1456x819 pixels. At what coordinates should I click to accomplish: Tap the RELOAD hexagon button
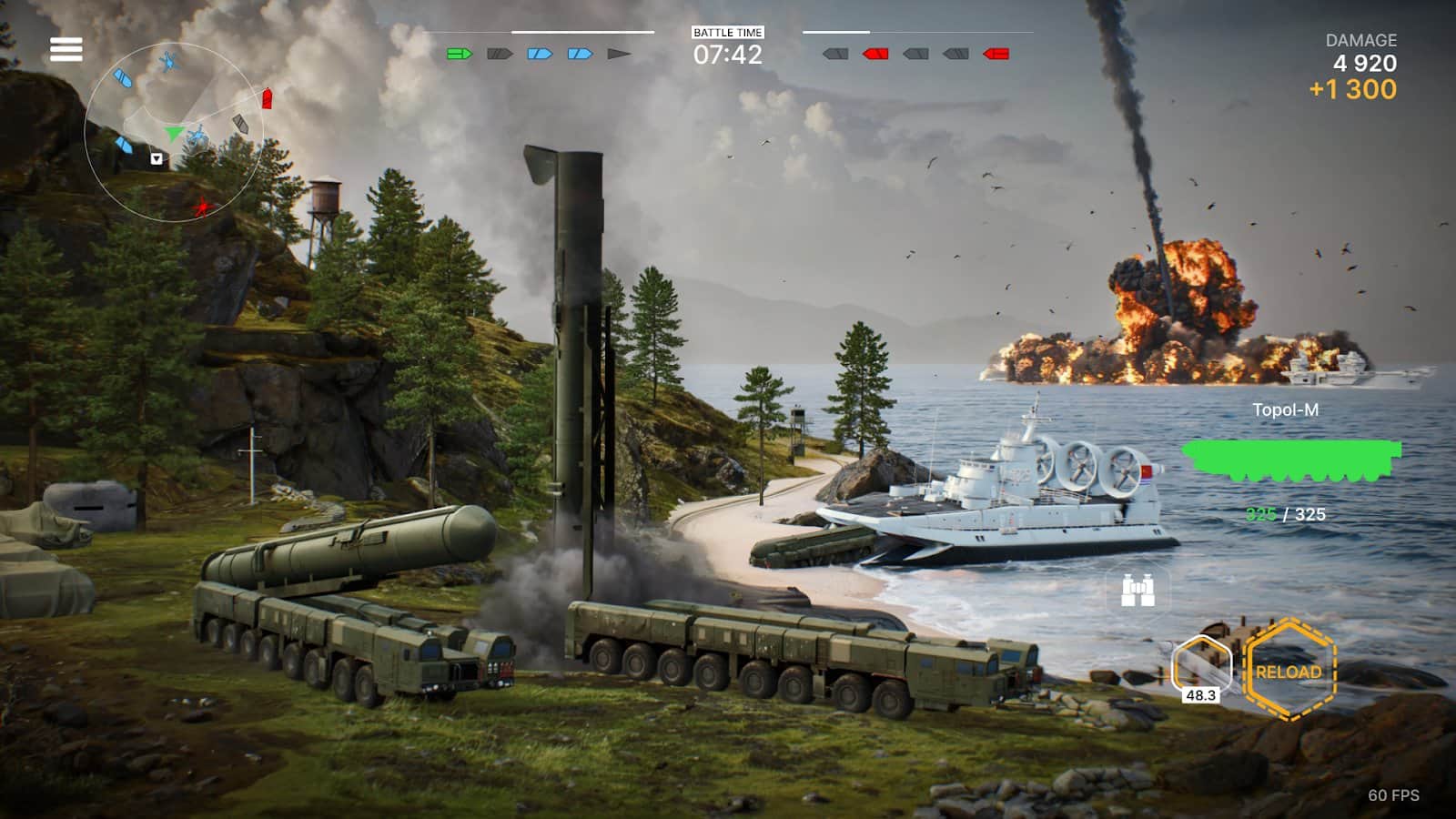coord(1289,672)
